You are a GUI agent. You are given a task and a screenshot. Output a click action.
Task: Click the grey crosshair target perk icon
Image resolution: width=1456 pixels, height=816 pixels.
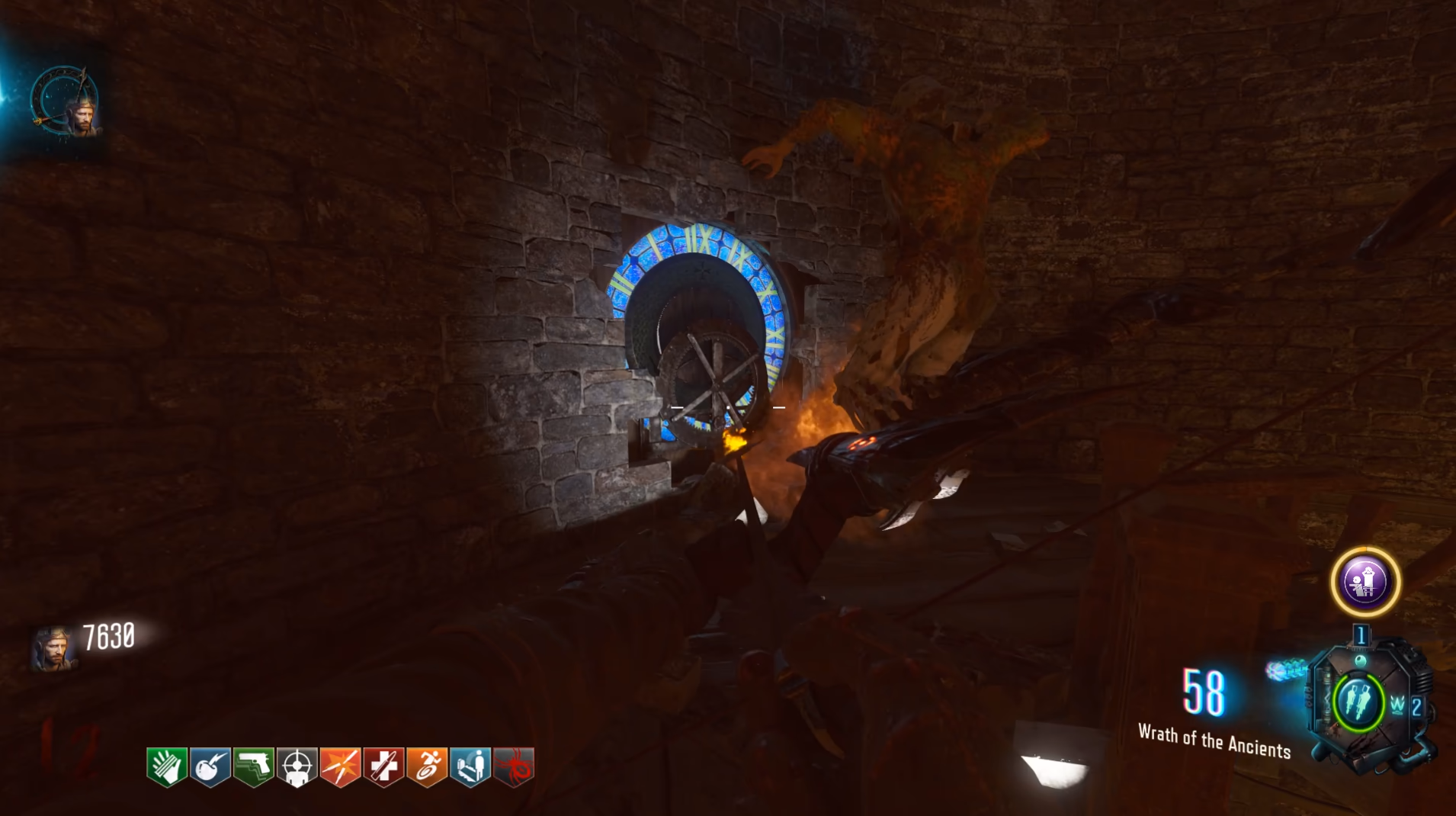coord(297,766)
